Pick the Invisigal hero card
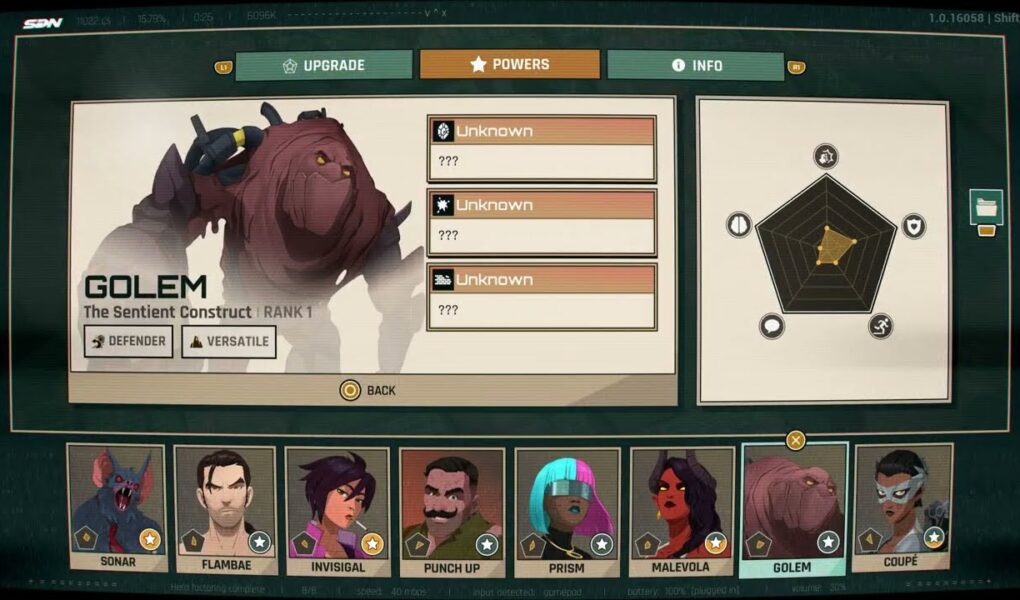 337,510
